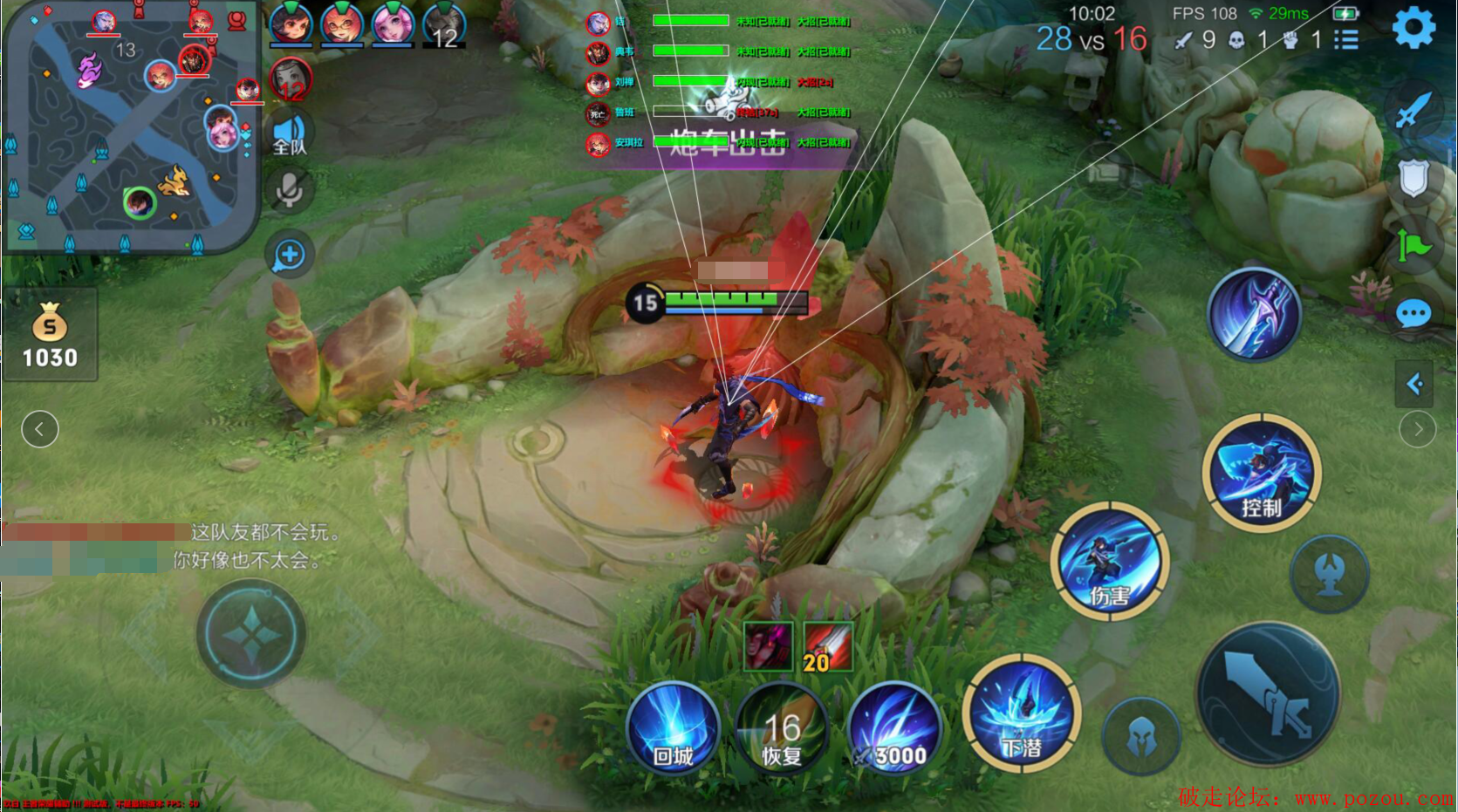Send the green flag gather signal
1458x812 pixels.
tap(1414, 246)
